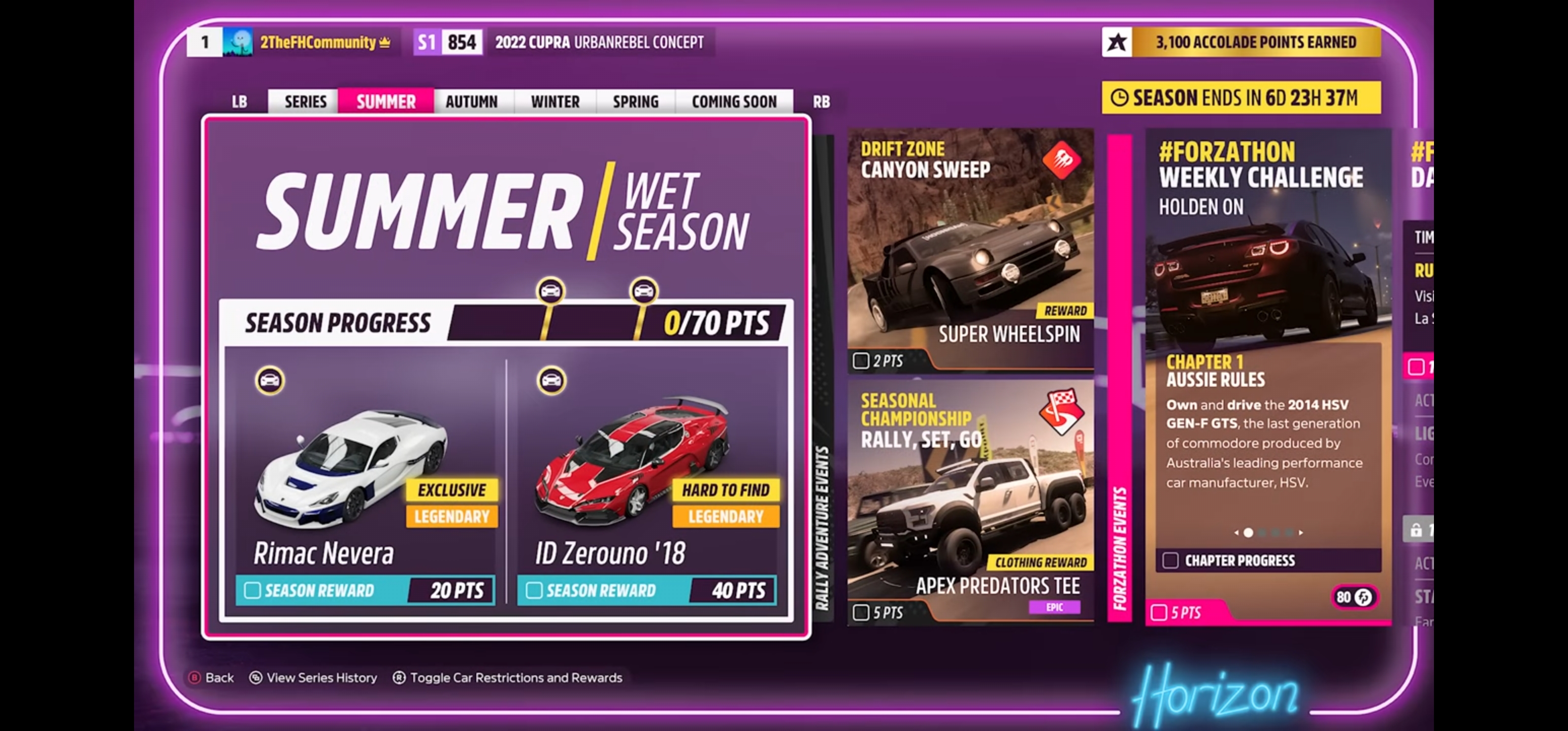Click the car icon above Rimac Nevera
The image size is (1568, 731).
click(x=270, y=380)
